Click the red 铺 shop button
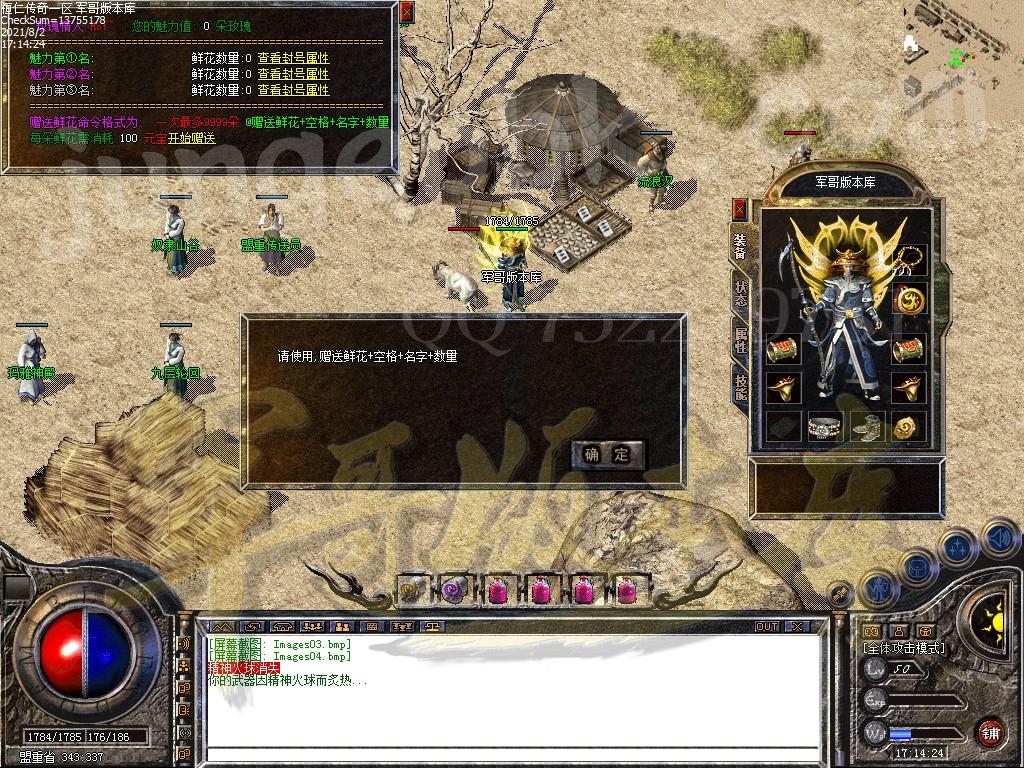 (990, 731)
